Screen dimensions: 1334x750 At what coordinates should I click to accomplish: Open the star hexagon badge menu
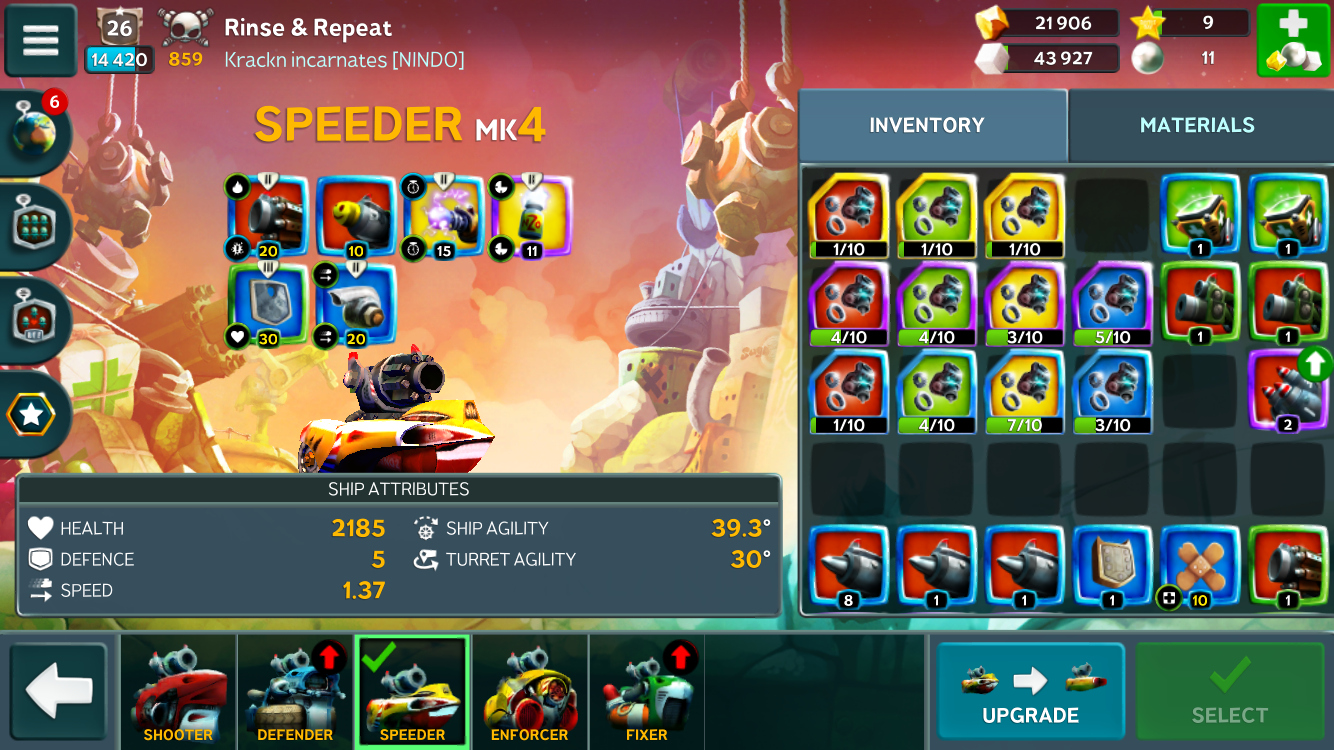(x=33, y=414)
